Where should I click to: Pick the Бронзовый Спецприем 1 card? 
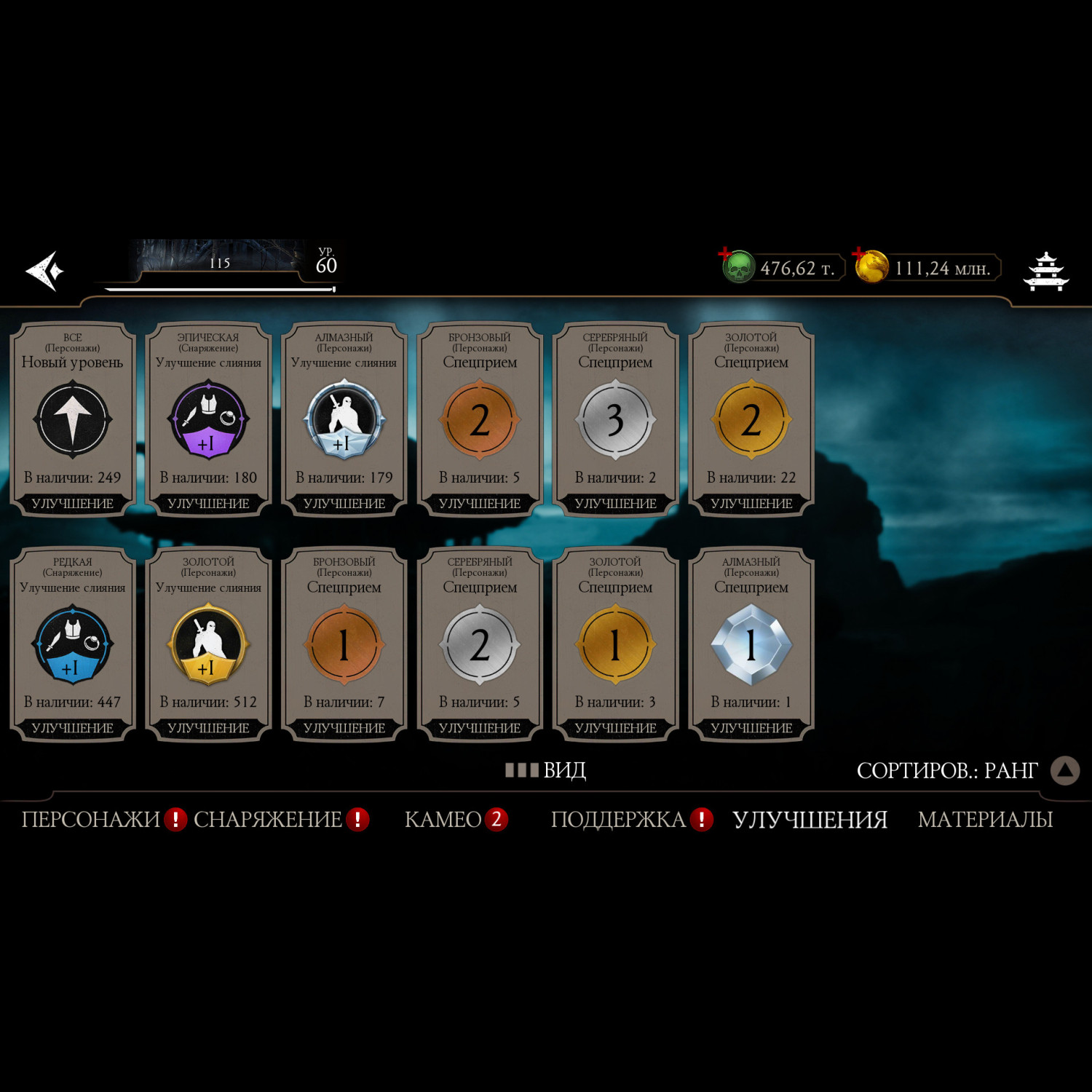pyautogui.click(x=344, y=644)
